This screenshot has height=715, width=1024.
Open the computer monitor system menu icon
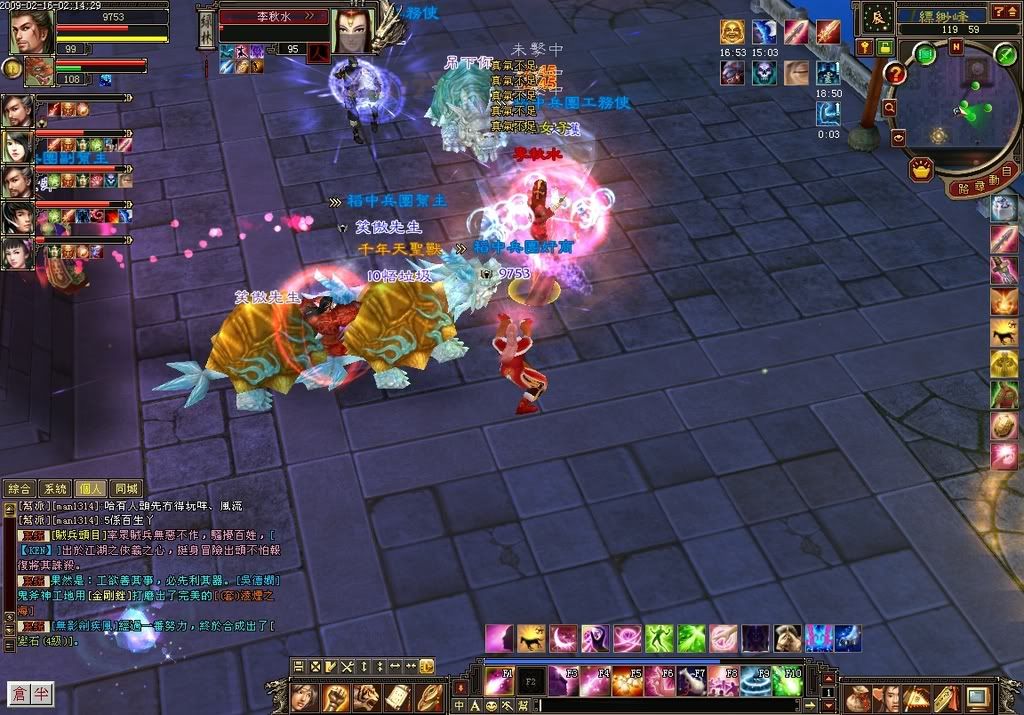976,697
